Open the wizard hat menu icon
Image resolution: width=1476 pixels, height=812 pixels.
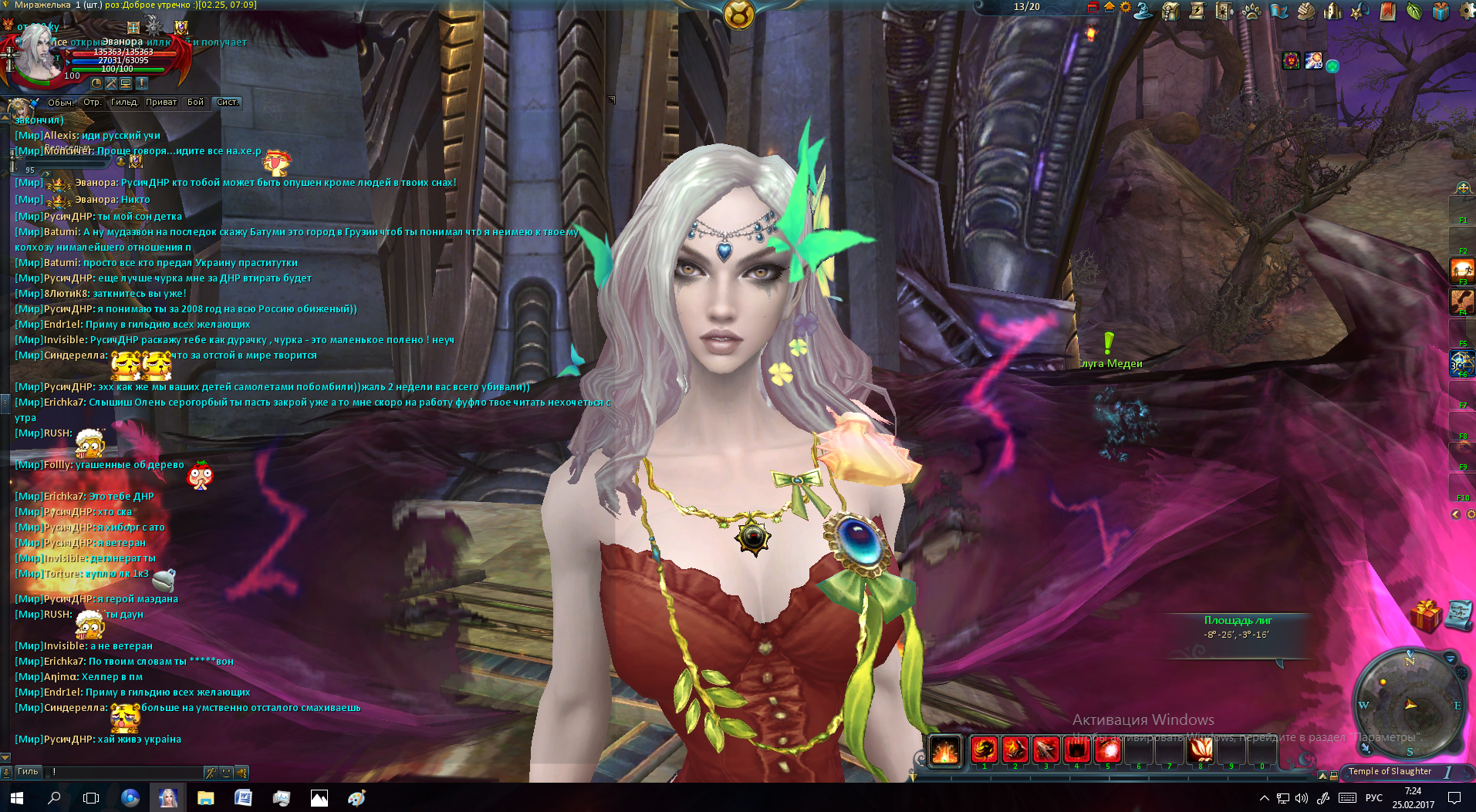(x=1143, y=11)
